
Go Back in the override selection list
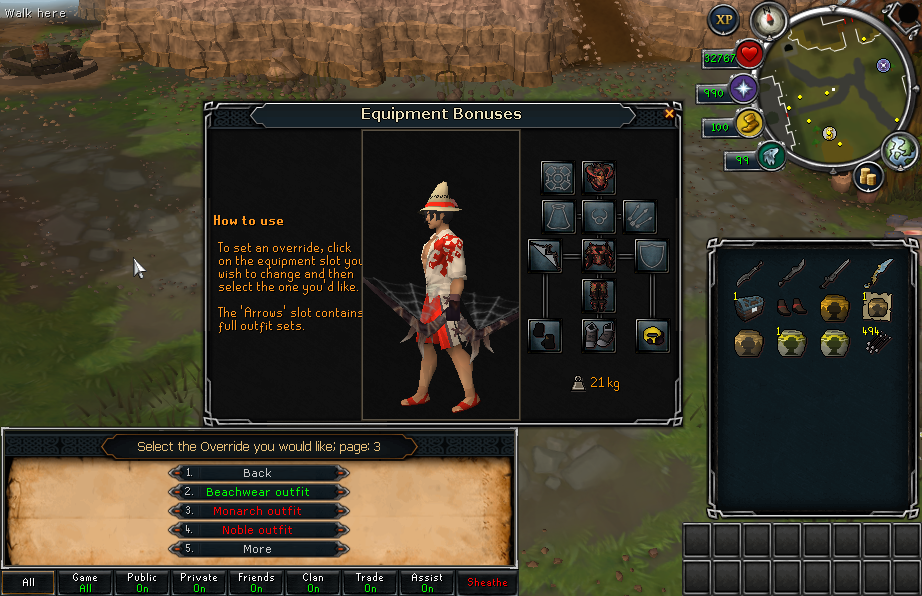point(257,473)
